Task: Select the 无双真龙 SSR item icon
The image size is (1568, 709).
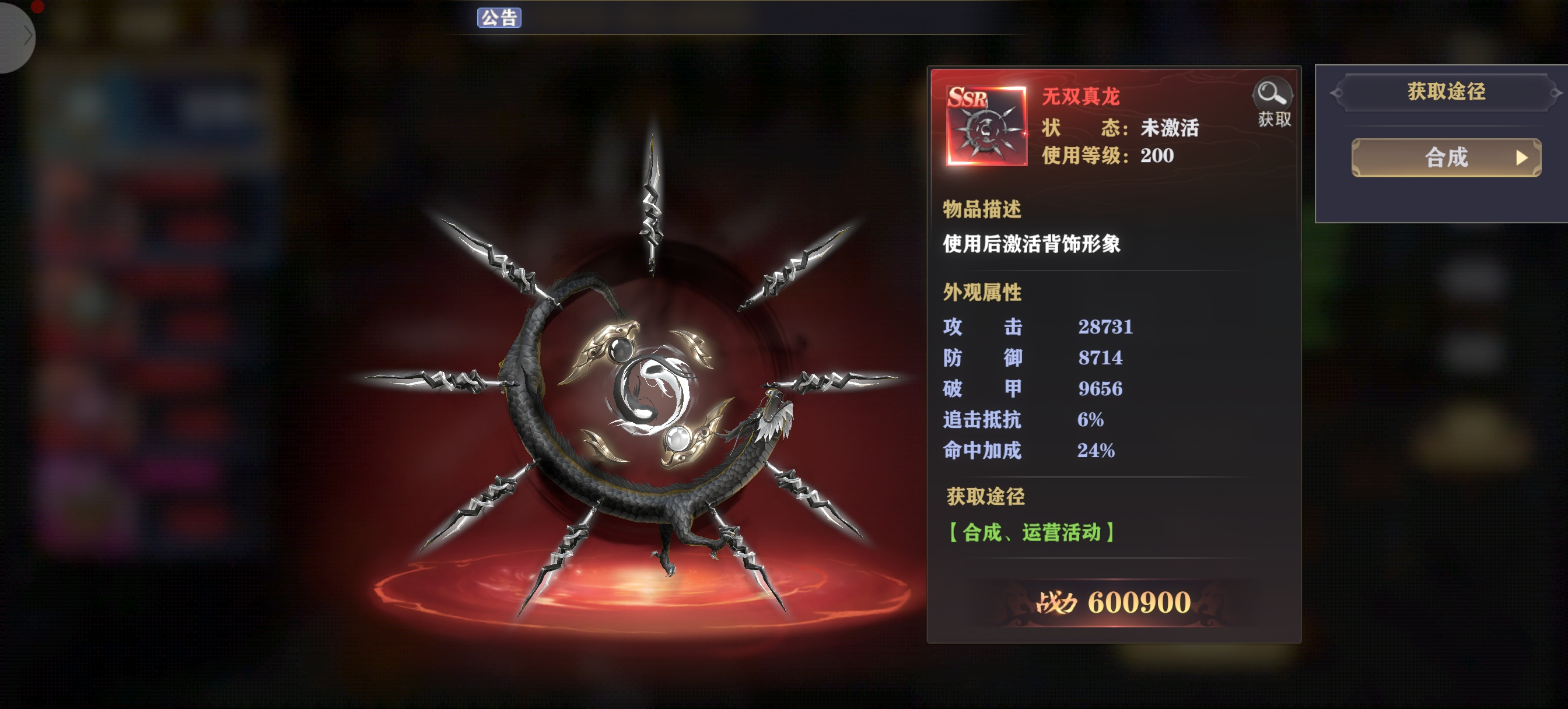Action: (986, 126)
